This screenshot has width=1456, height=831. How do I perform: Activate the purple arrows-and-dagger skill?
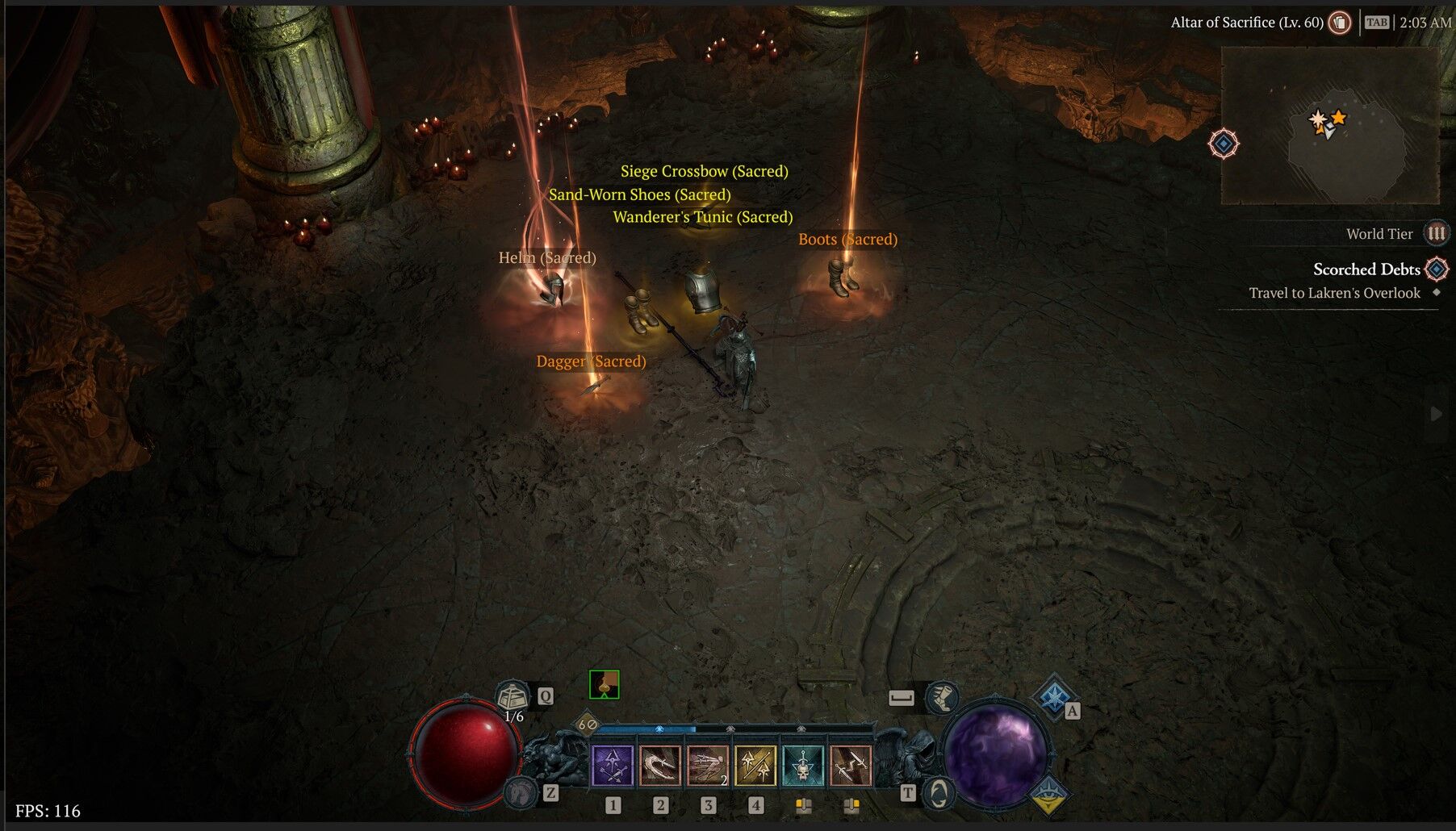coord(613,766)
